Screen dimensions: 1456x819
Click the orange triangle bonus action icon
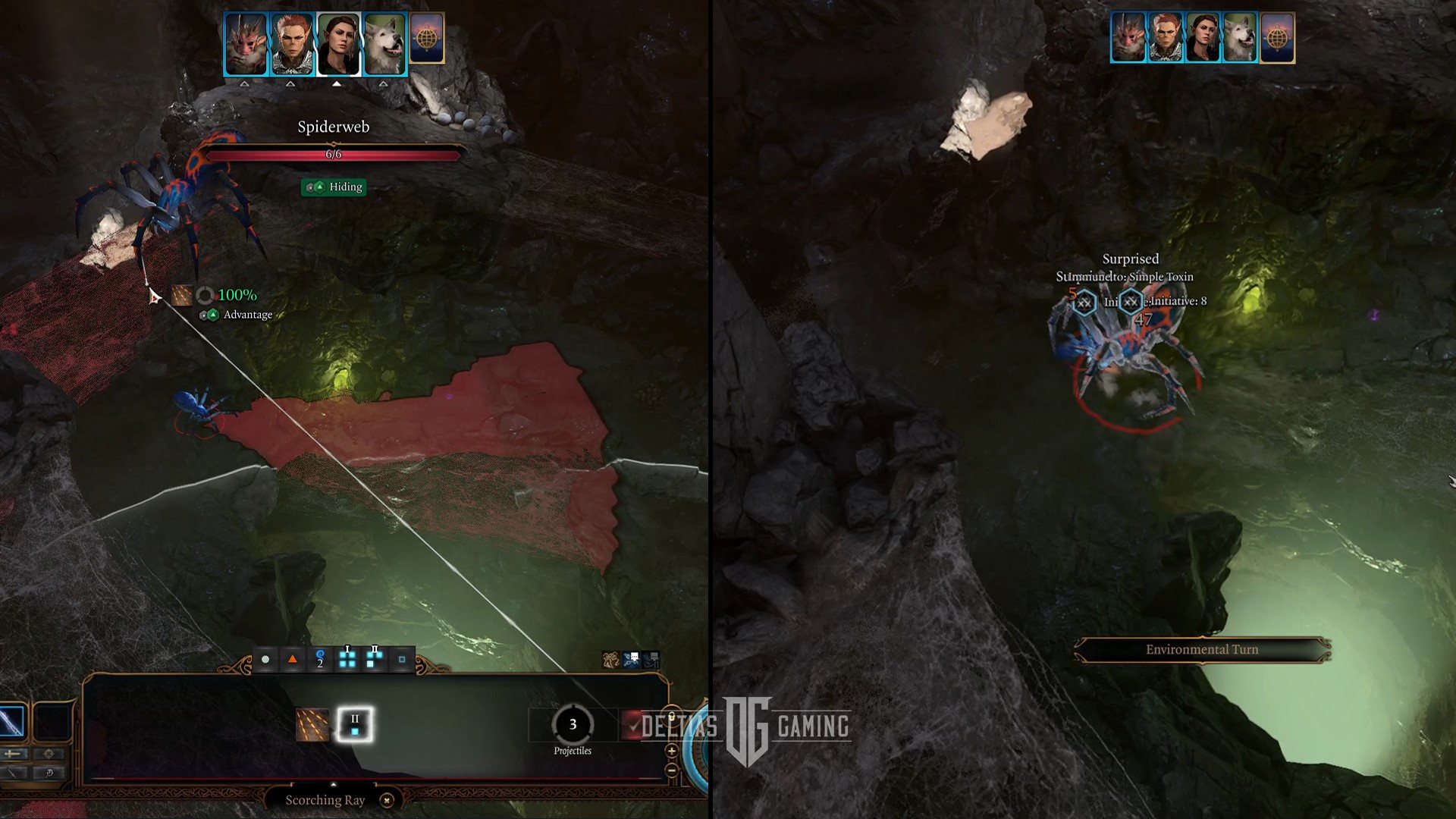(x=293, y=660)
